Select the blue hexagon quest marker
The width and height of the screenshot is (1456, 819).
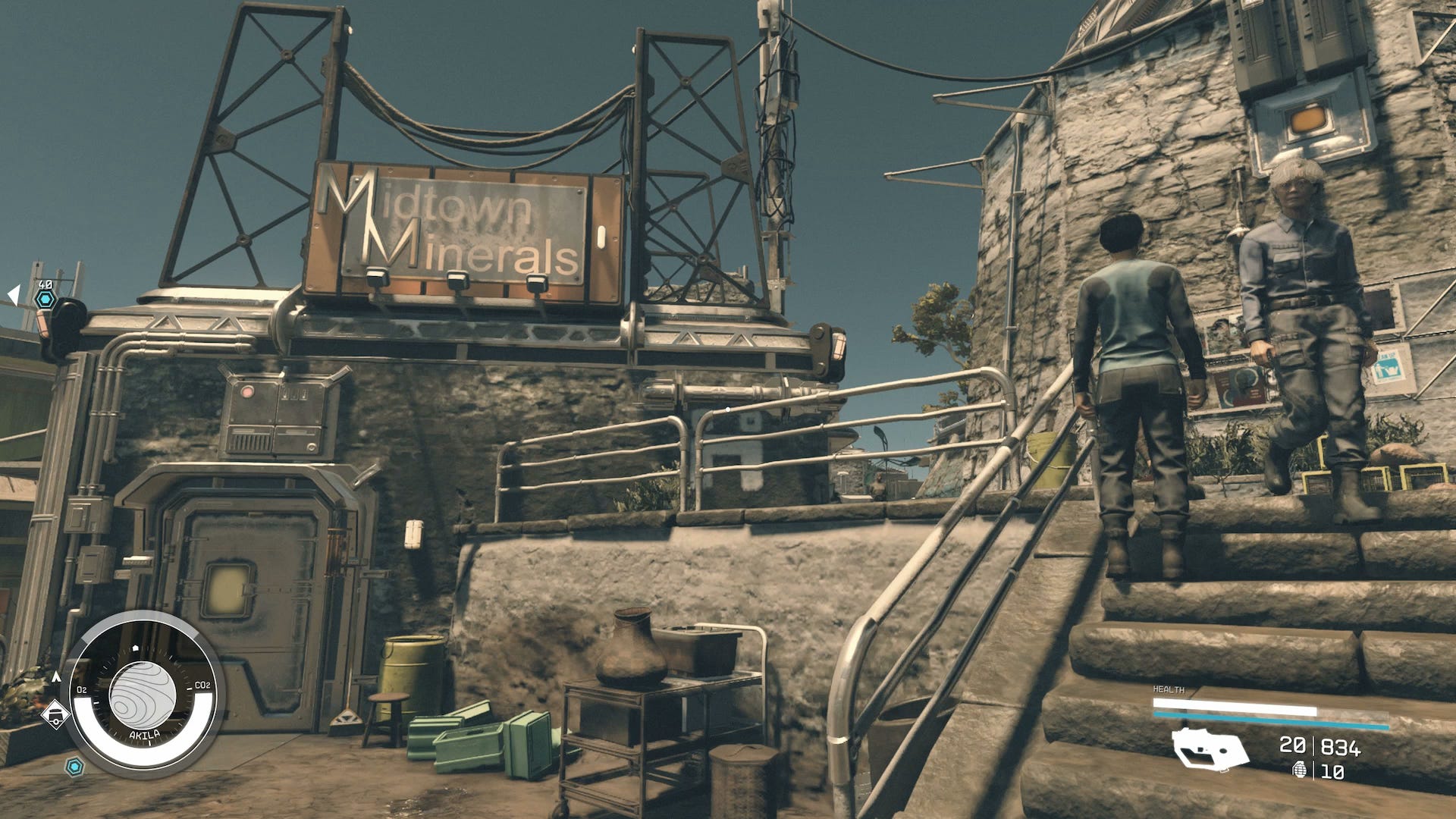(46, 300)
